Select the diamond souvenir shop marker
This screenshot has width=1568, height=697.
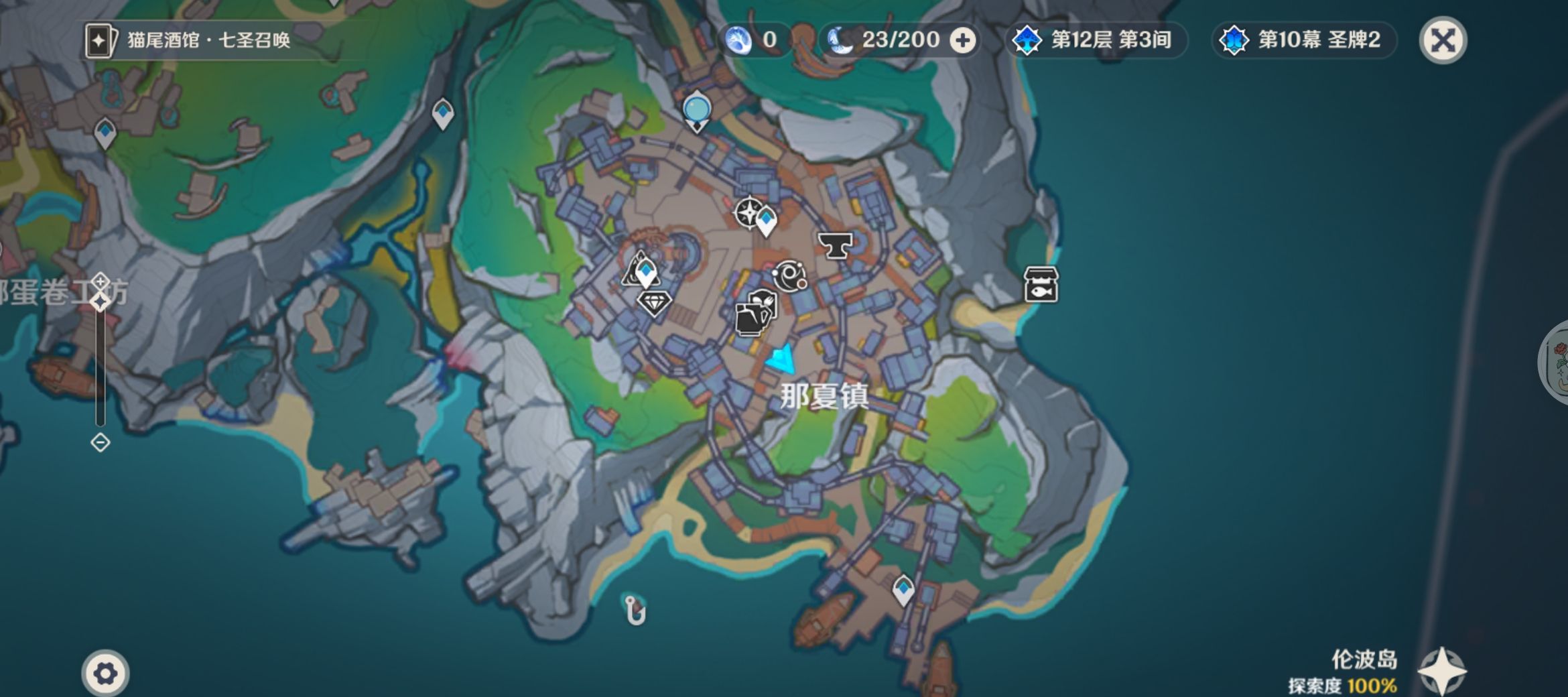[x=654, y=303]
